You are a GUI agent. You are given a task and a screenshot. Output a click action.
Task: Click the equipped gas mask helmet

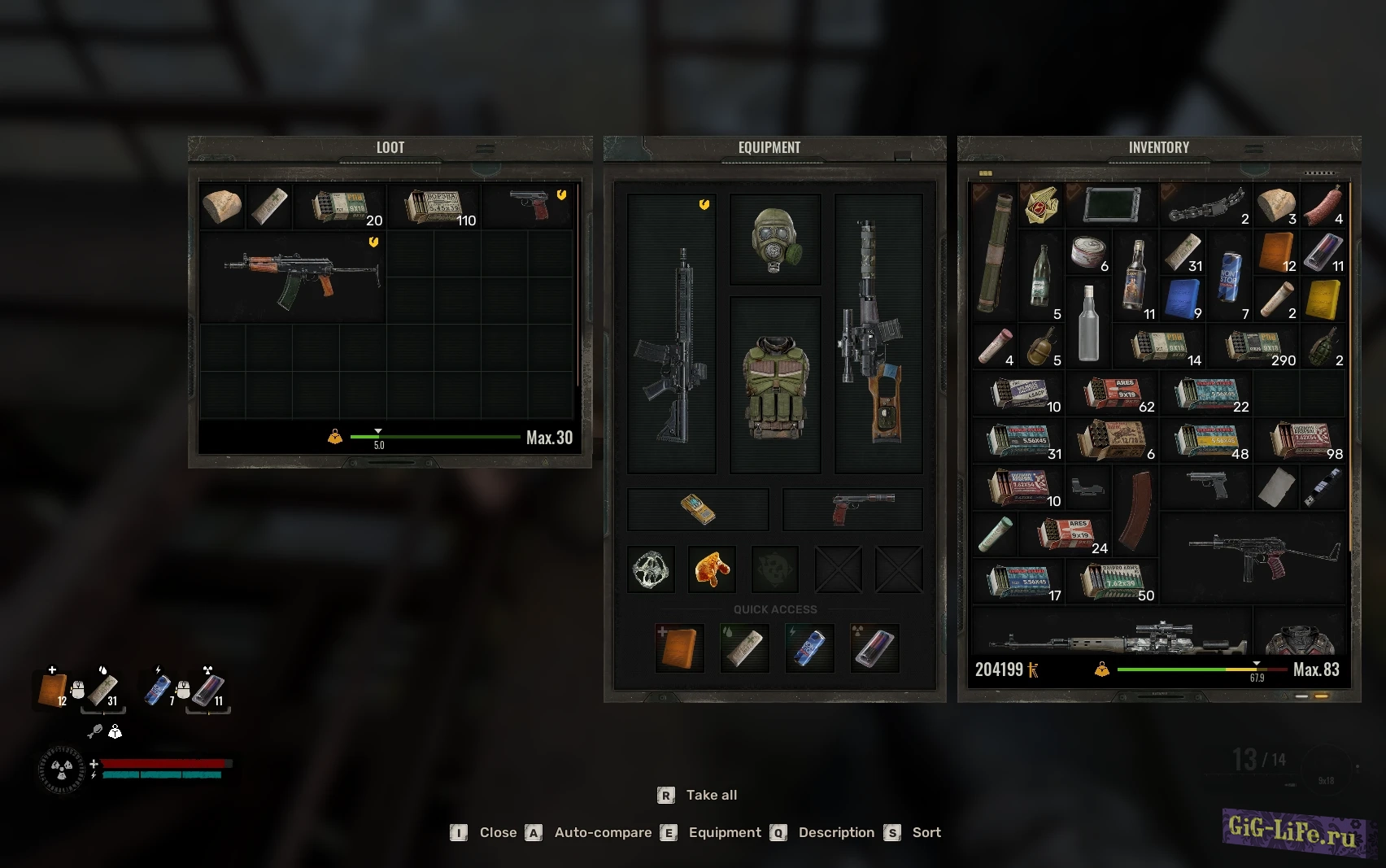pyautogui.click(x=775, y=239)
